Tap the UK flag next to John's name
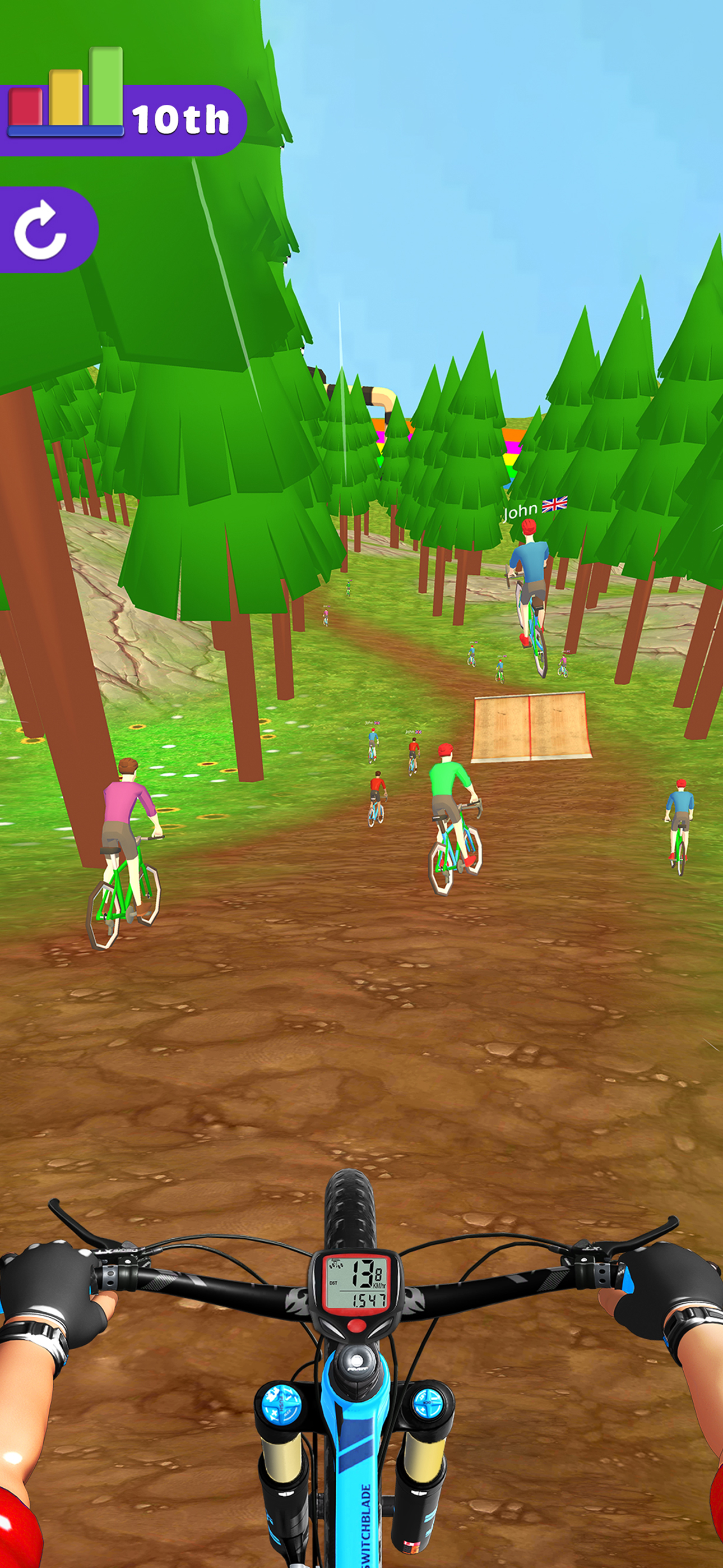 [556, 505]
